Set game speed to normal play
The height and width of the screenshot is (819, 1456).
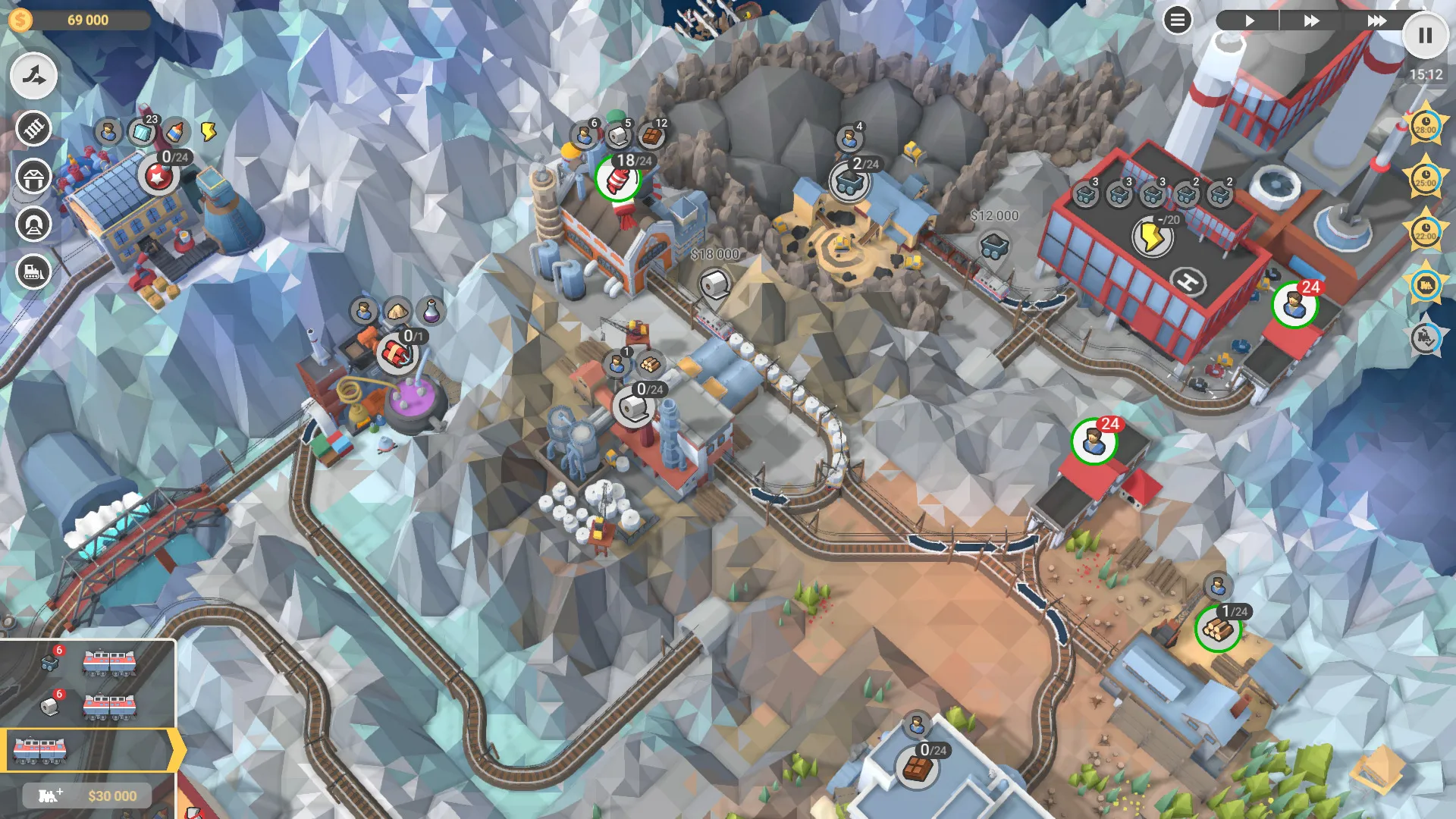tap(1249, 20)
